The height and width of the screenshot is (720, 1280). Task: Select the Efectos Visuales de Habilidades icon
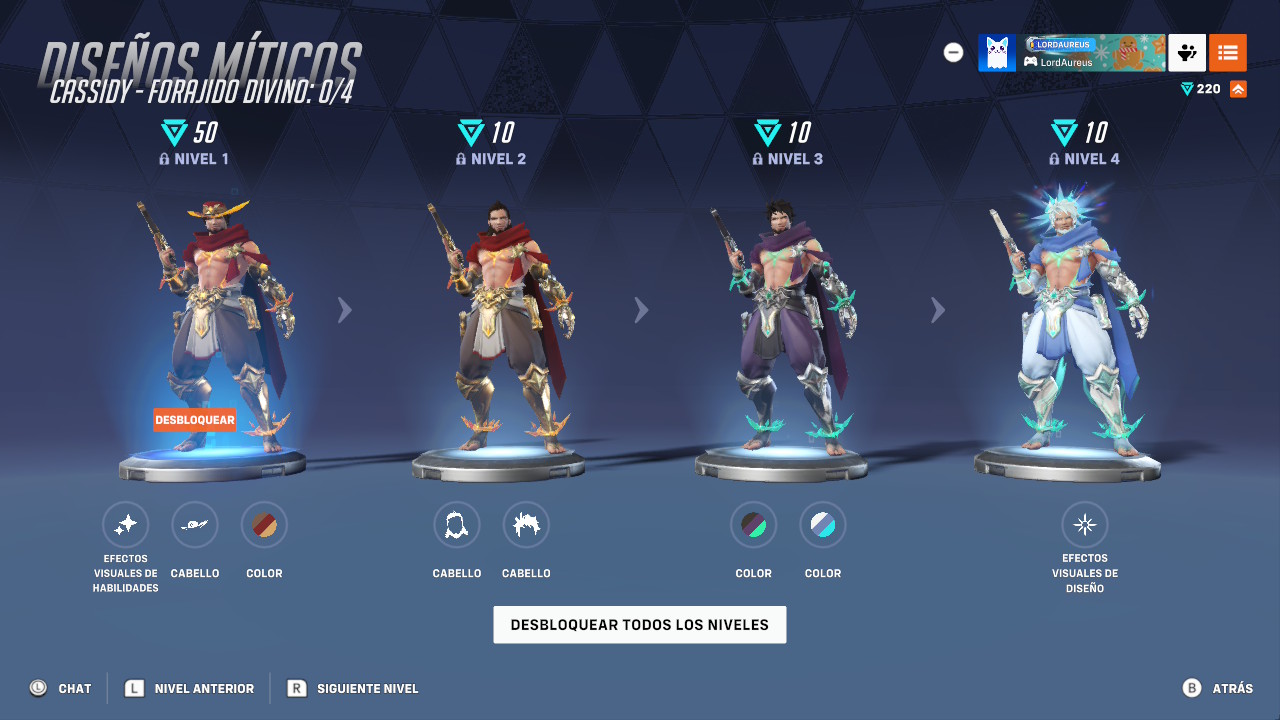click(126, 524)
